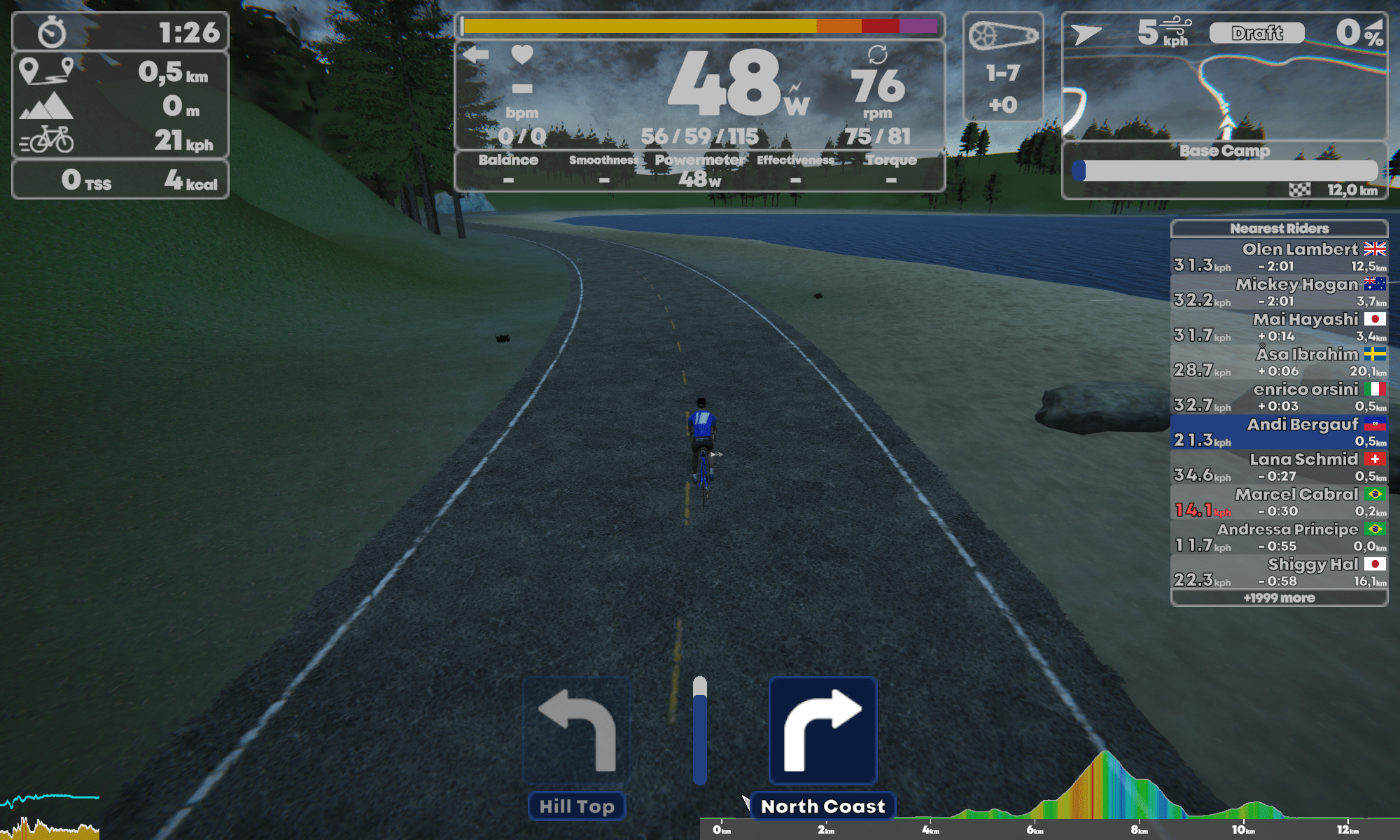This screenshot has width=1400, height=840.
Task: View rider Mai Hayashi
Action: point(1279,327)
